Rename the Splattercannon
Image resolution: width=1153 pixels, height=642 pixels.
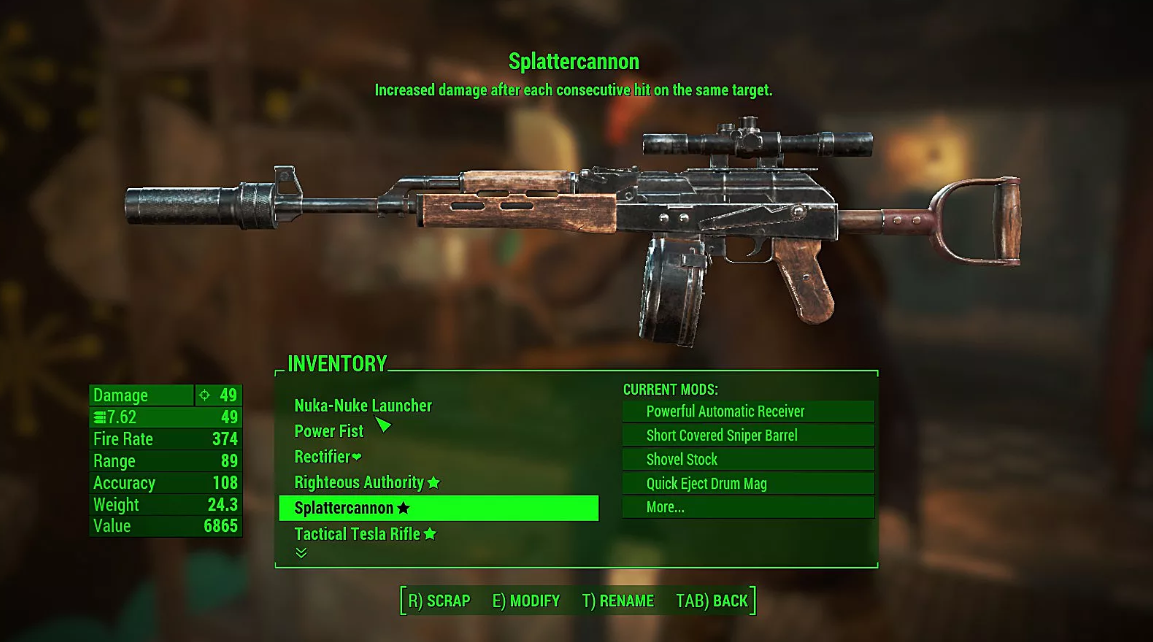pyautogui.click(x=618, y=601)
